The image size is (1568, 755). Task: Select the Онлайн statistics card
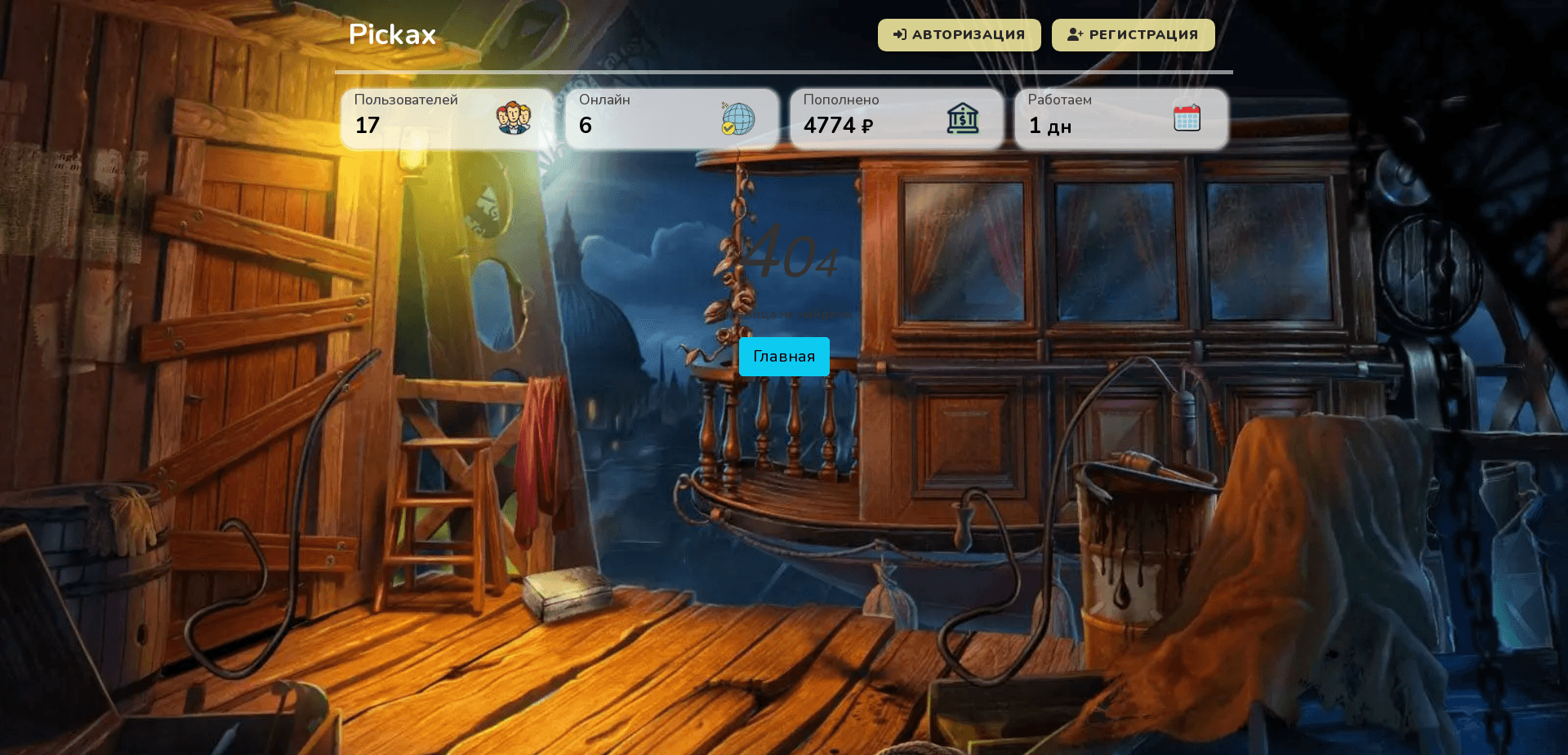pos(671,118)
